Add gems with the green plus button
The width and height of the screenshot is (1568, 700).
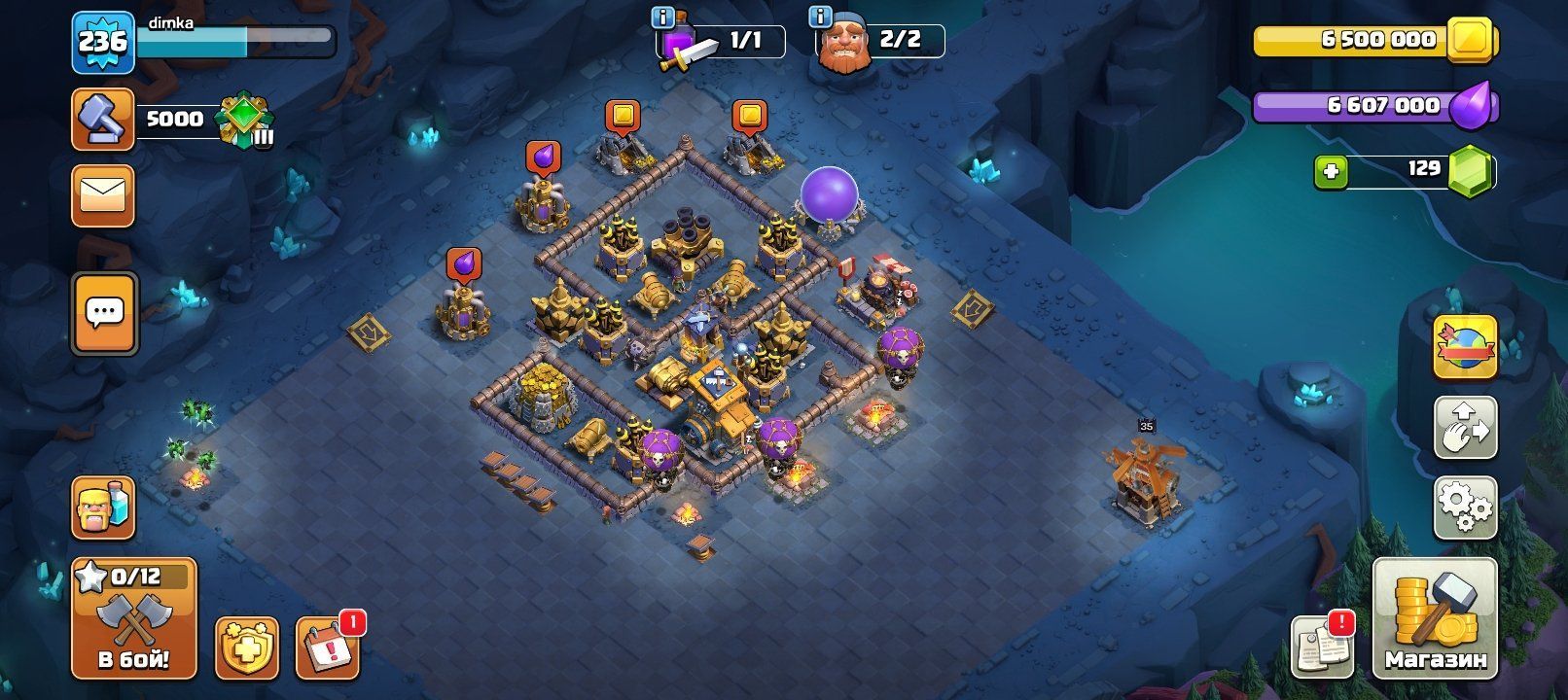tap(1331, 172)
